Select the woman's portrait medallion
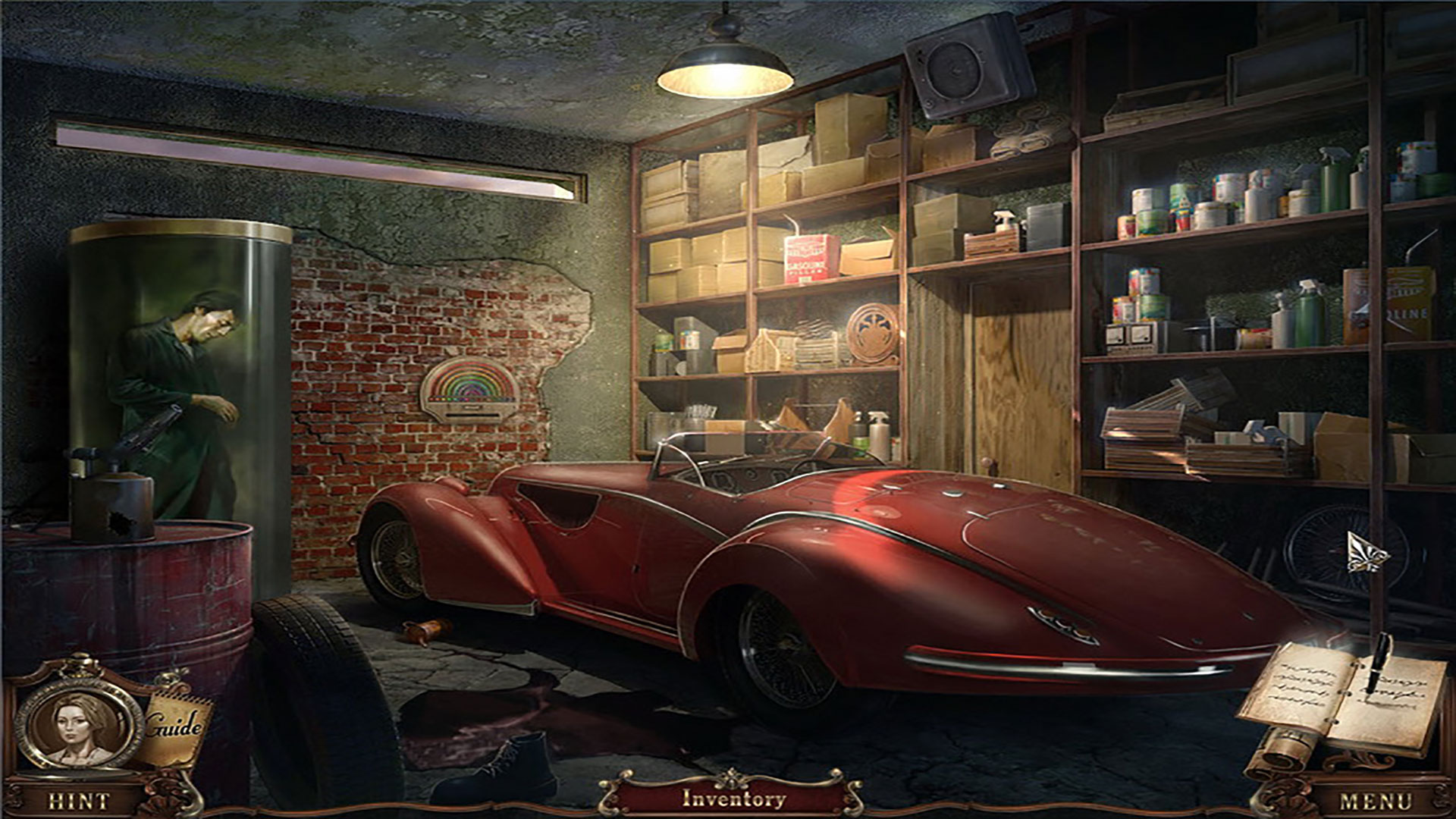This screenshot has height=819, width=1456. point(79,724)
